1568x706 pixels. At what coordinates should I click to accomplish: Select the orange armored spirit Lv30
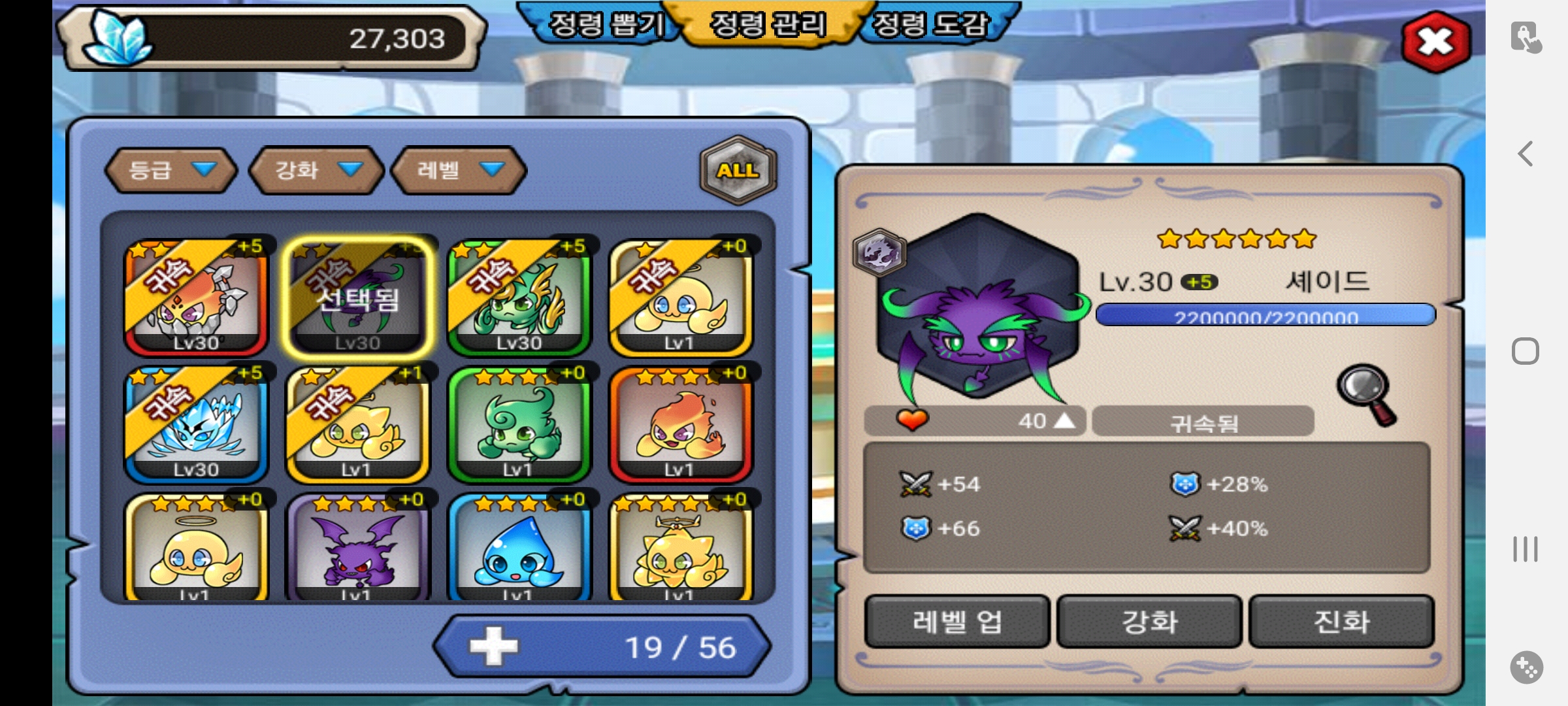196,298
